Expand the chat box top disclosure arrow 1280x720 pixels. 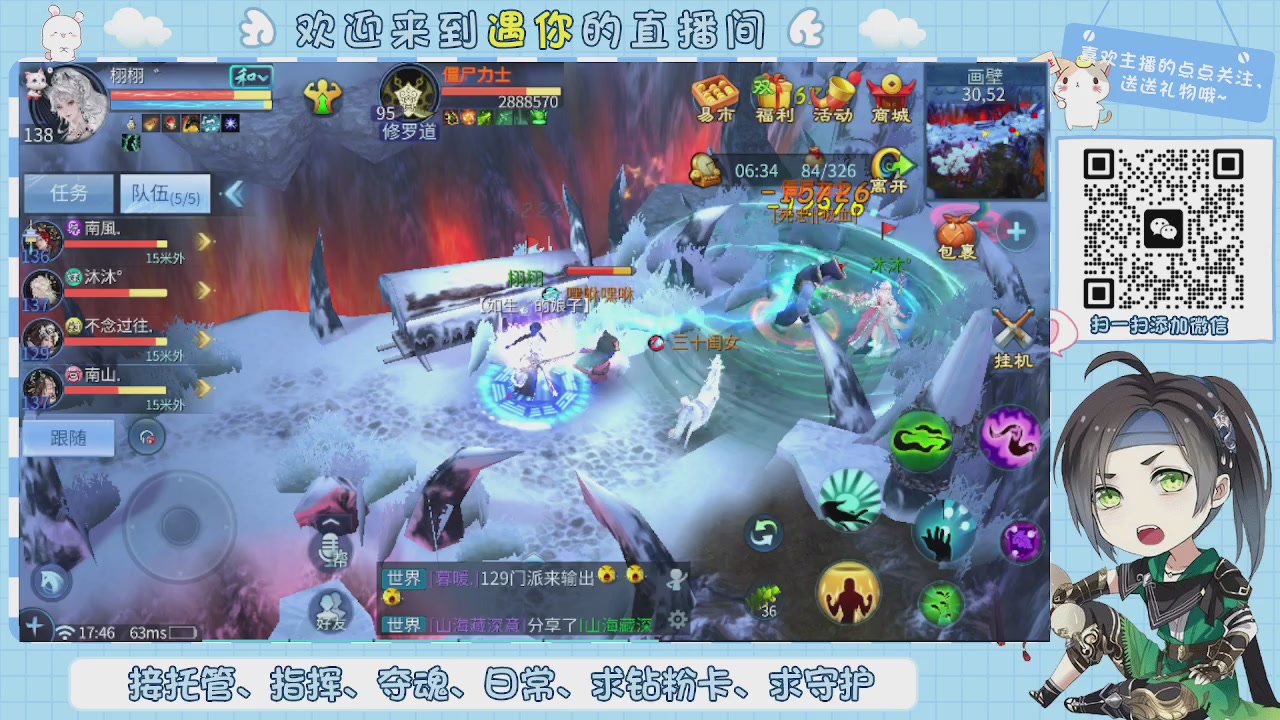(x=533, y=558)
